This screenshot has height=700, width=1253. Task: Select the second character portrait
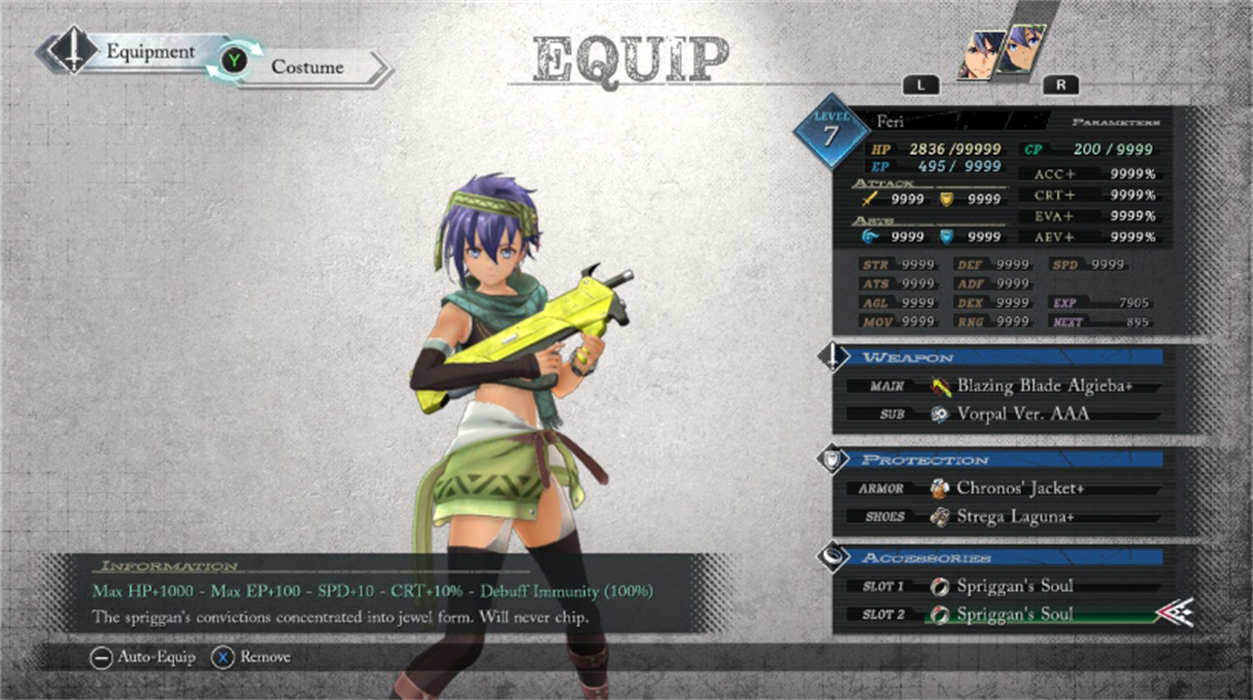click(1022, 48)
